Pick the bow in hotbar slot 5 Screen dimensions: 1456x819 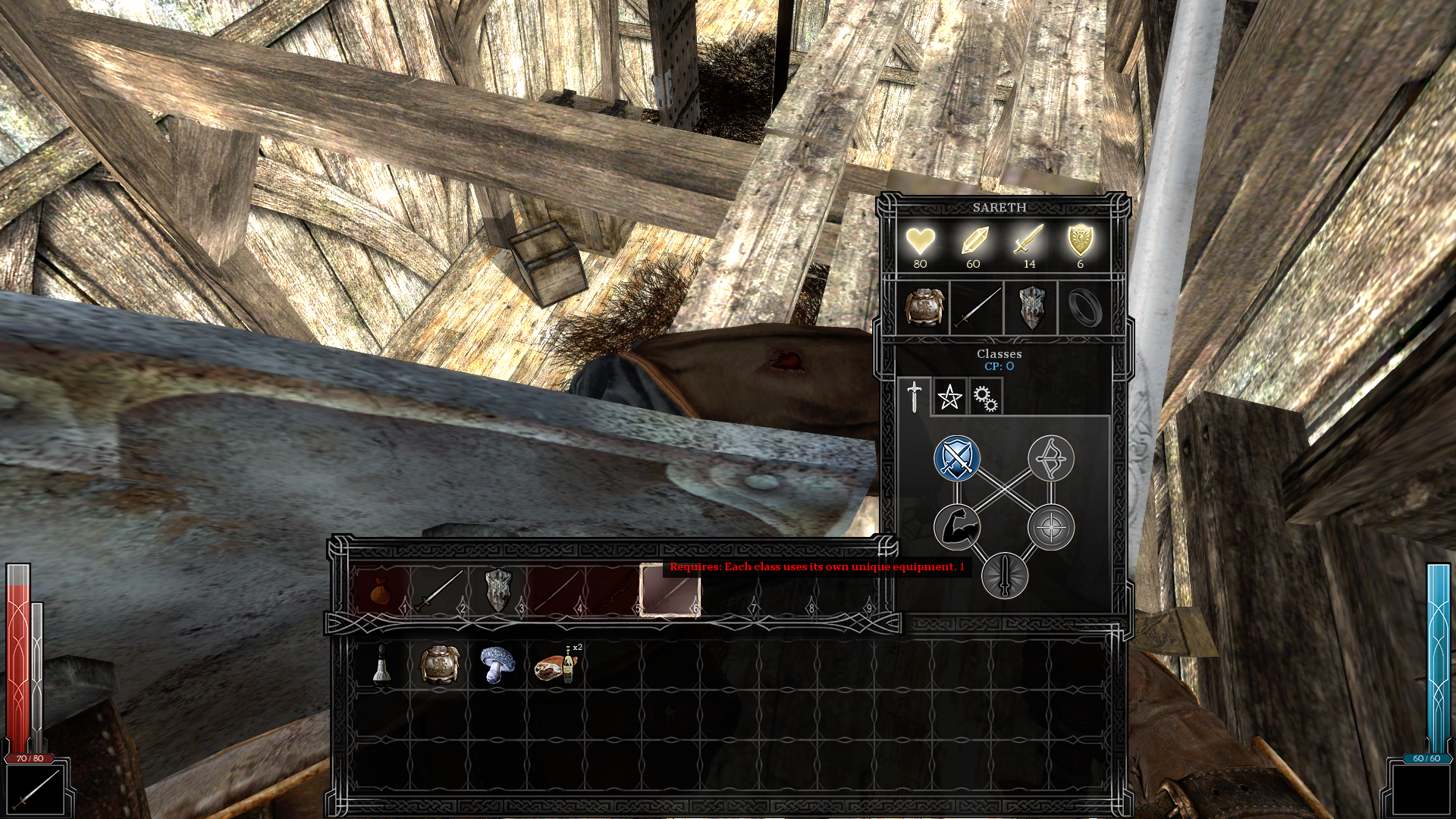pos(613,591)
